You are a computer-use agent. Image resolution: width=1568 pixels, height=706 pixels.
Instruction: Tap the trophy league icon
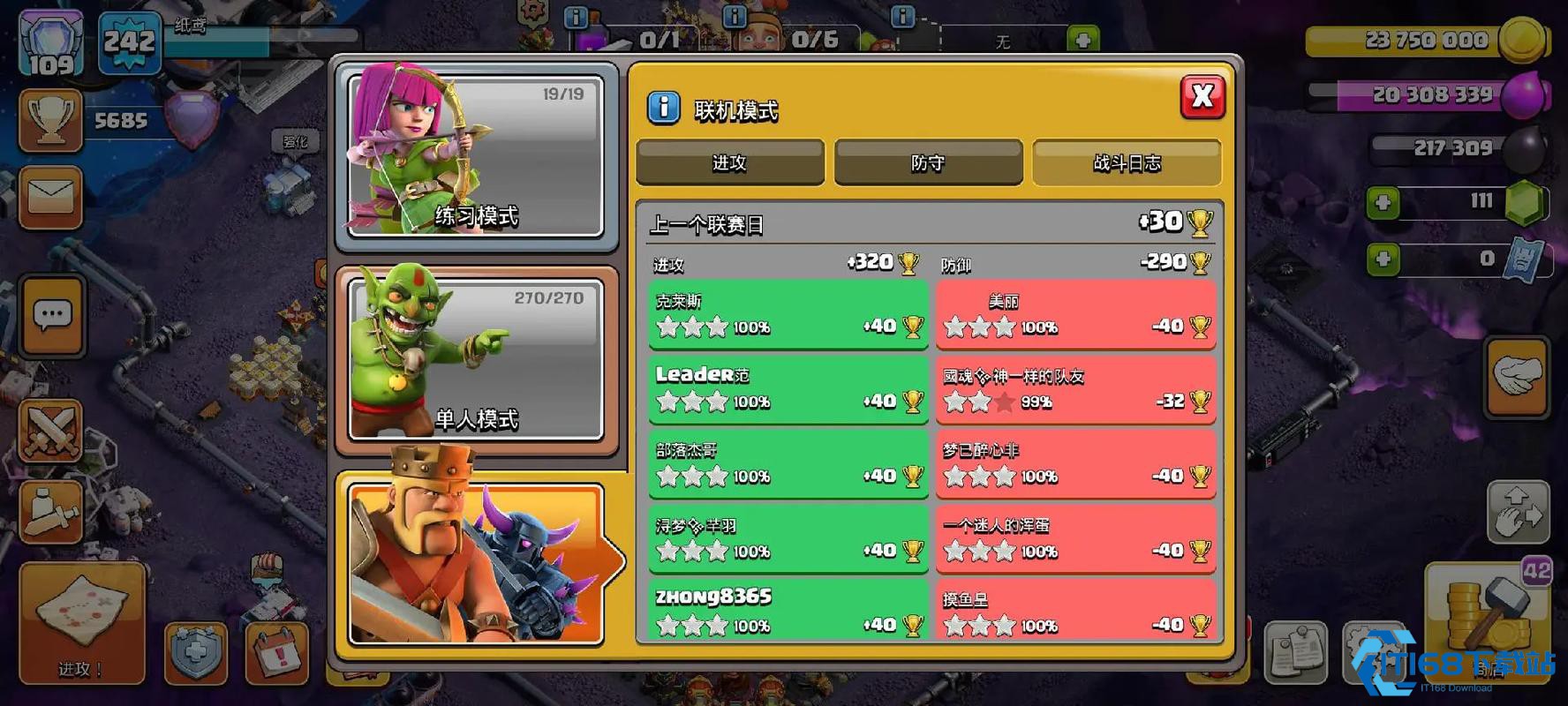click(51, 120)
